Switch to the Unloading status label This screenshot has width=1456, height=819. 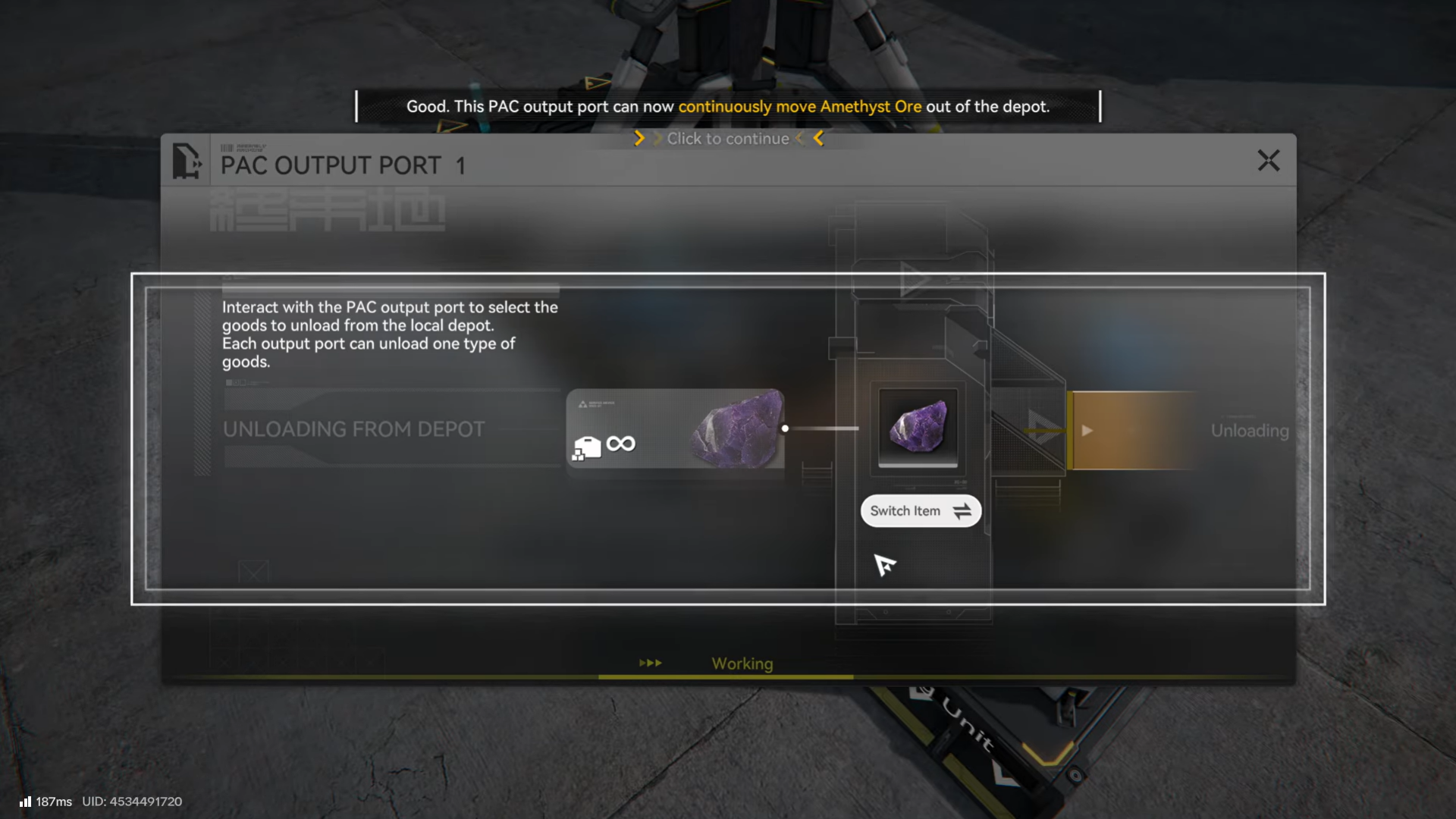(x=1250, y=431)
